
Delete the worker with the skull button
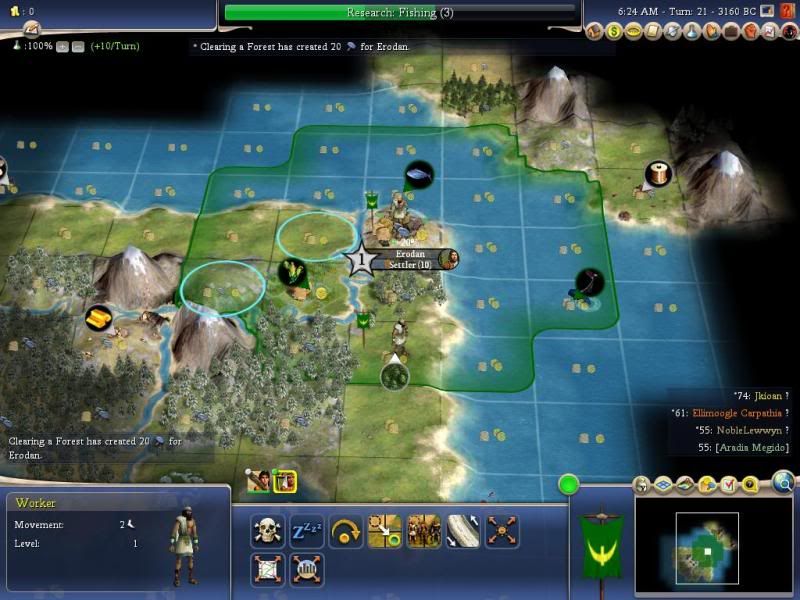(x=267, y=530)
